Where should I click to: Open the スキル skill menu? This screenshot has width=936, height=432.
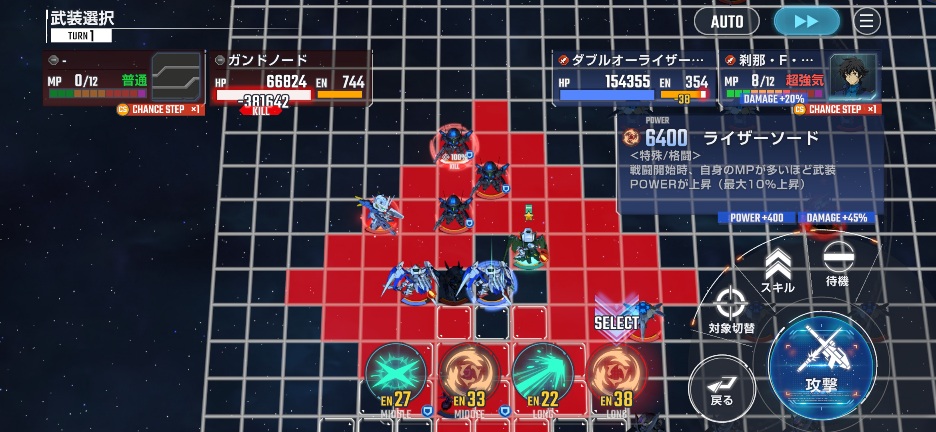tap(777, 271)
